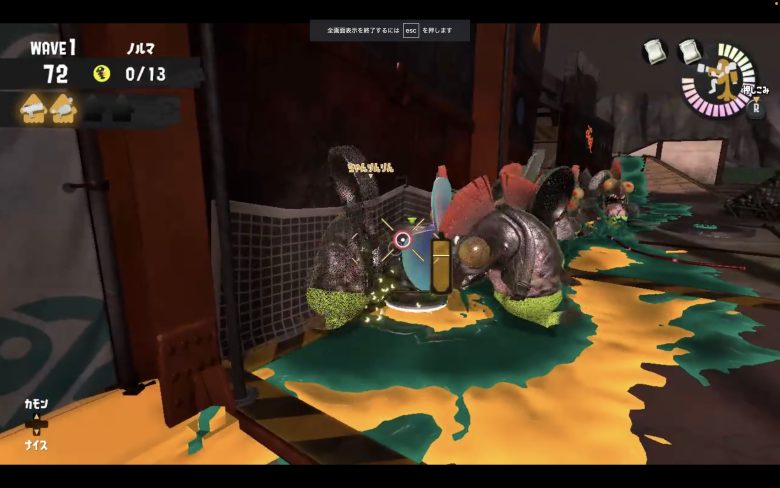
Task: Send the カモン signal
Action: pos(36,404)
